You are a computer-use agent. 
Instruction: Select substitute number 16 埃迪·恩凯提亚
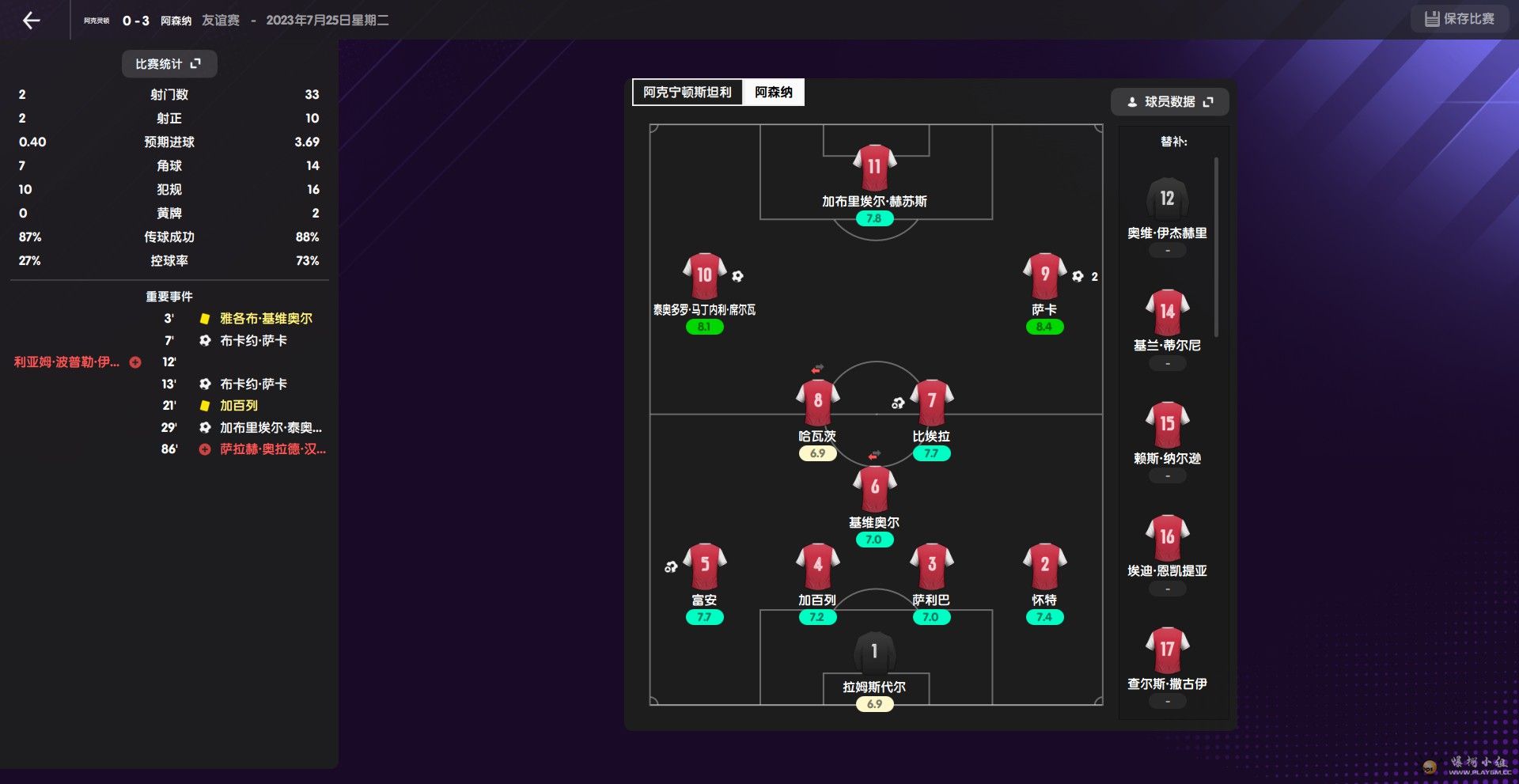click(1167, 539)
